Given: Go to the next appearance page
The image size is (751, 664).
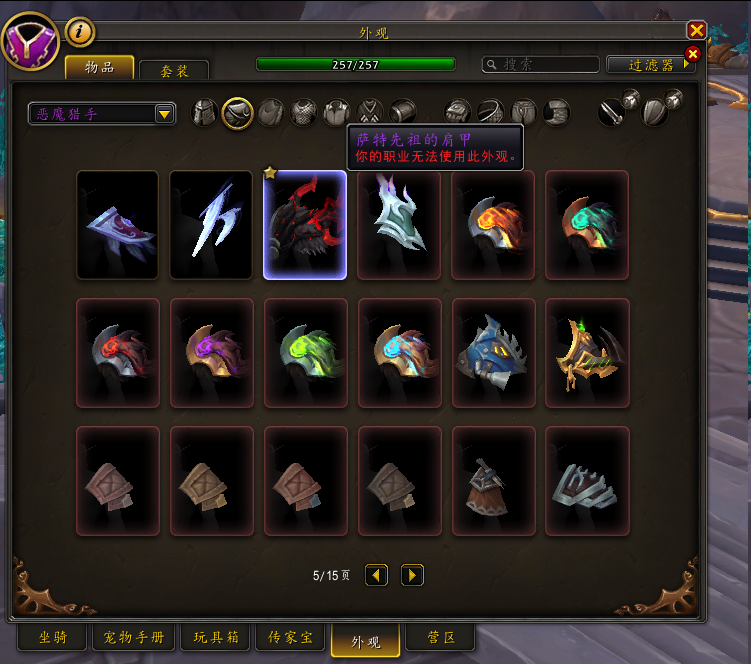Looking at the screenshot, I should [412, 575].
